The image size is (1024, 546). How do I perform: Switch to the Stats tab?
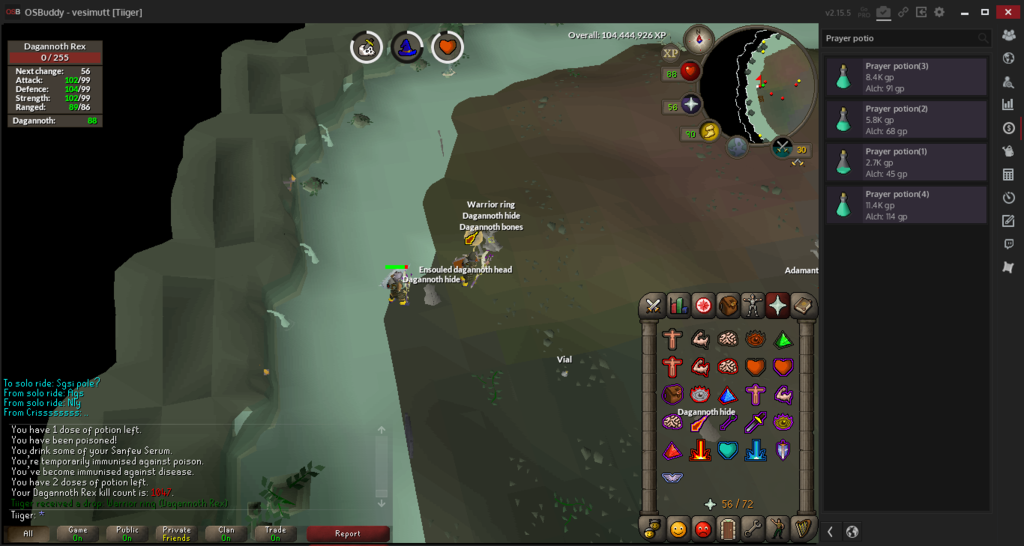click(679, 306)
